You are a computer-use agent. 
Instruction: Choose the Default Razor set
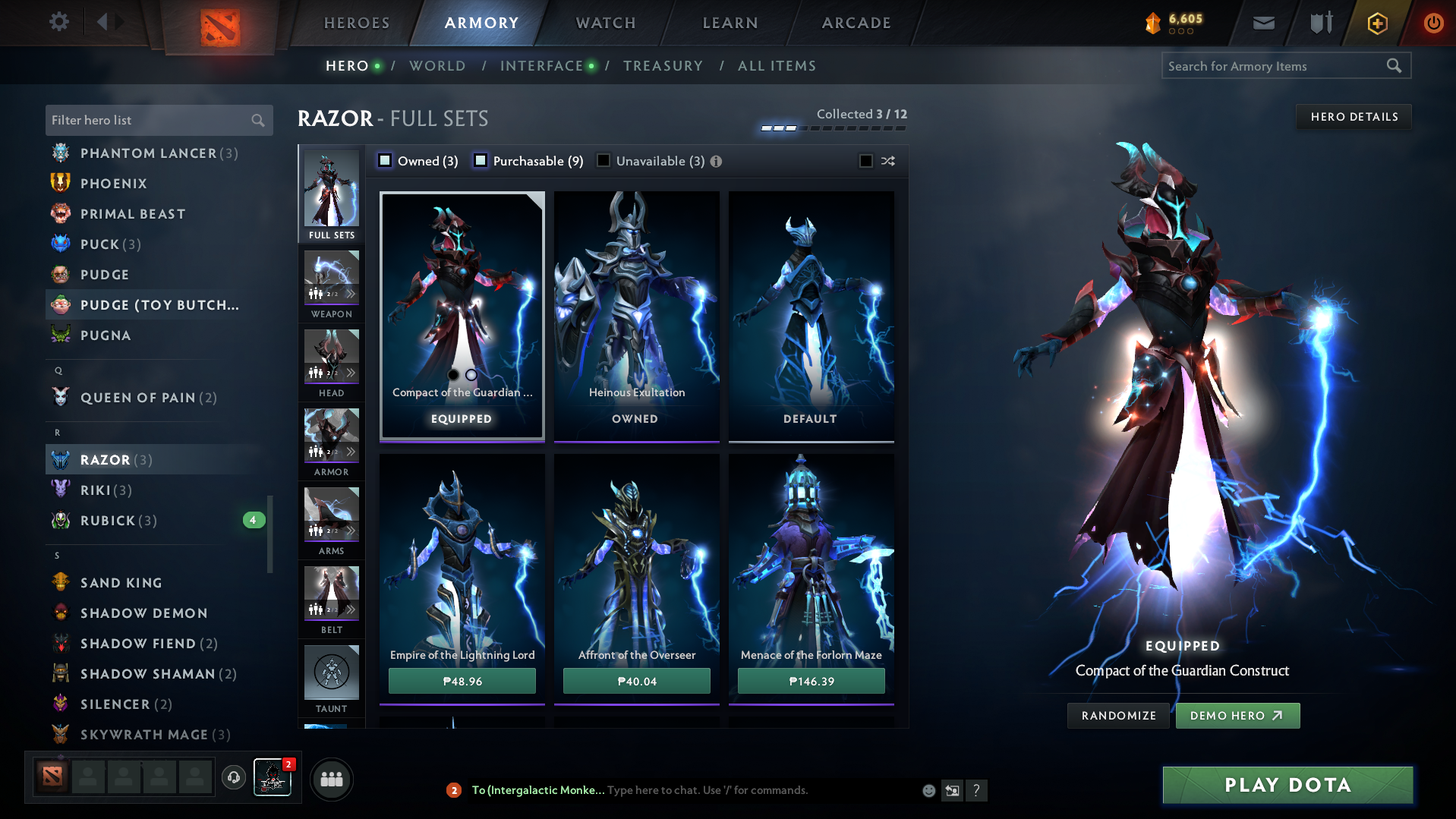click(811, 315)
